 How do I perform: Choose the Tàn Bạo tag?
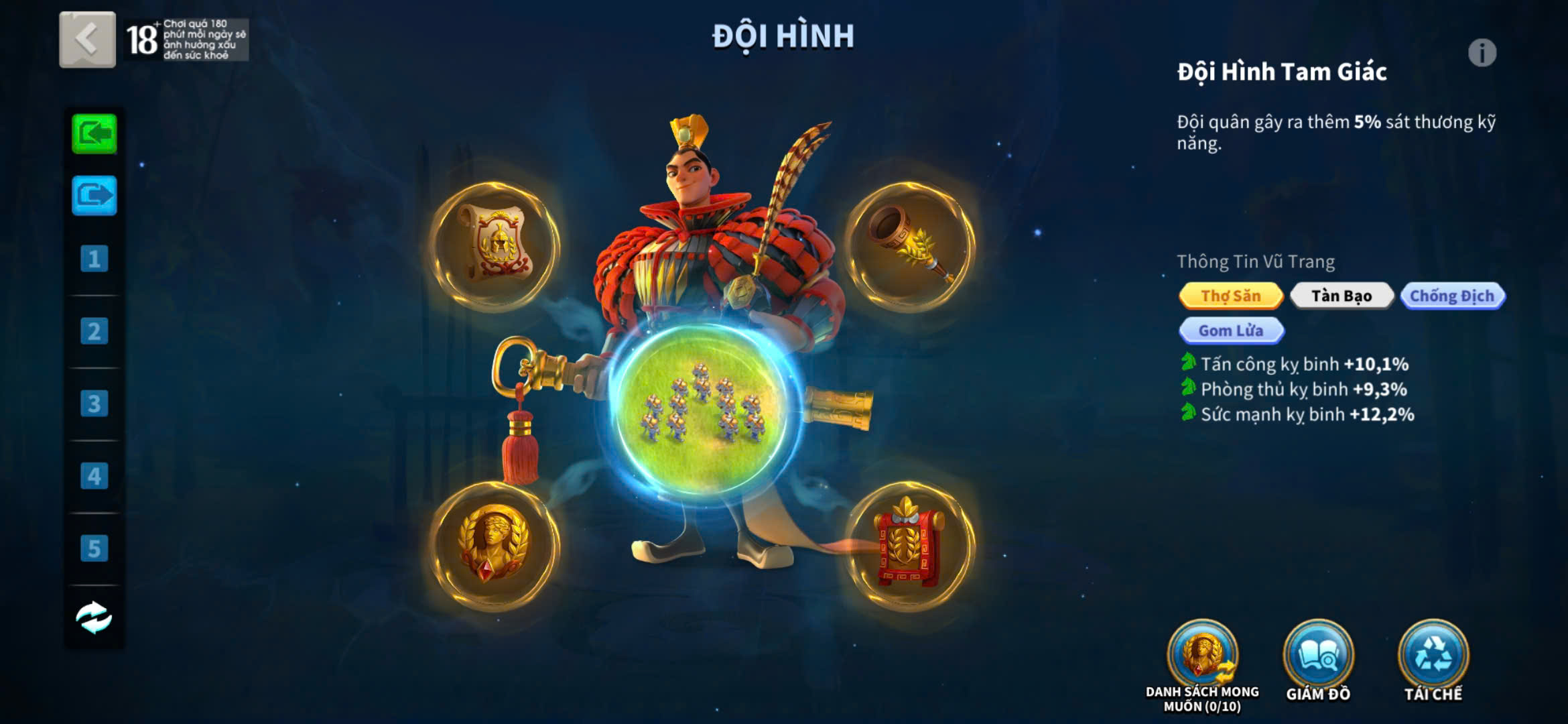[1342, 296]
